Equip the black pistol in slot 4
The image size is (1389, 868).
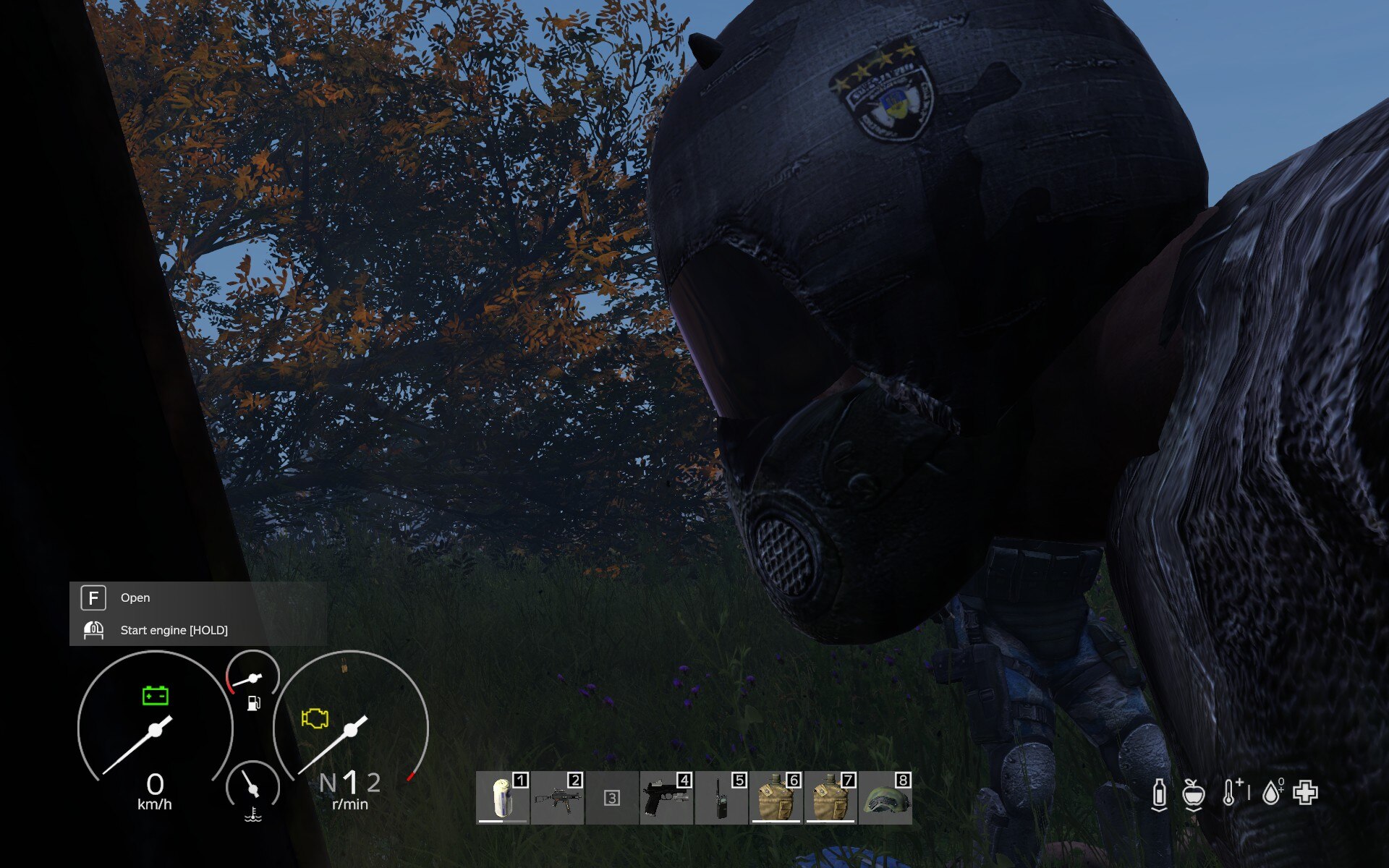[x=666, y=798]
